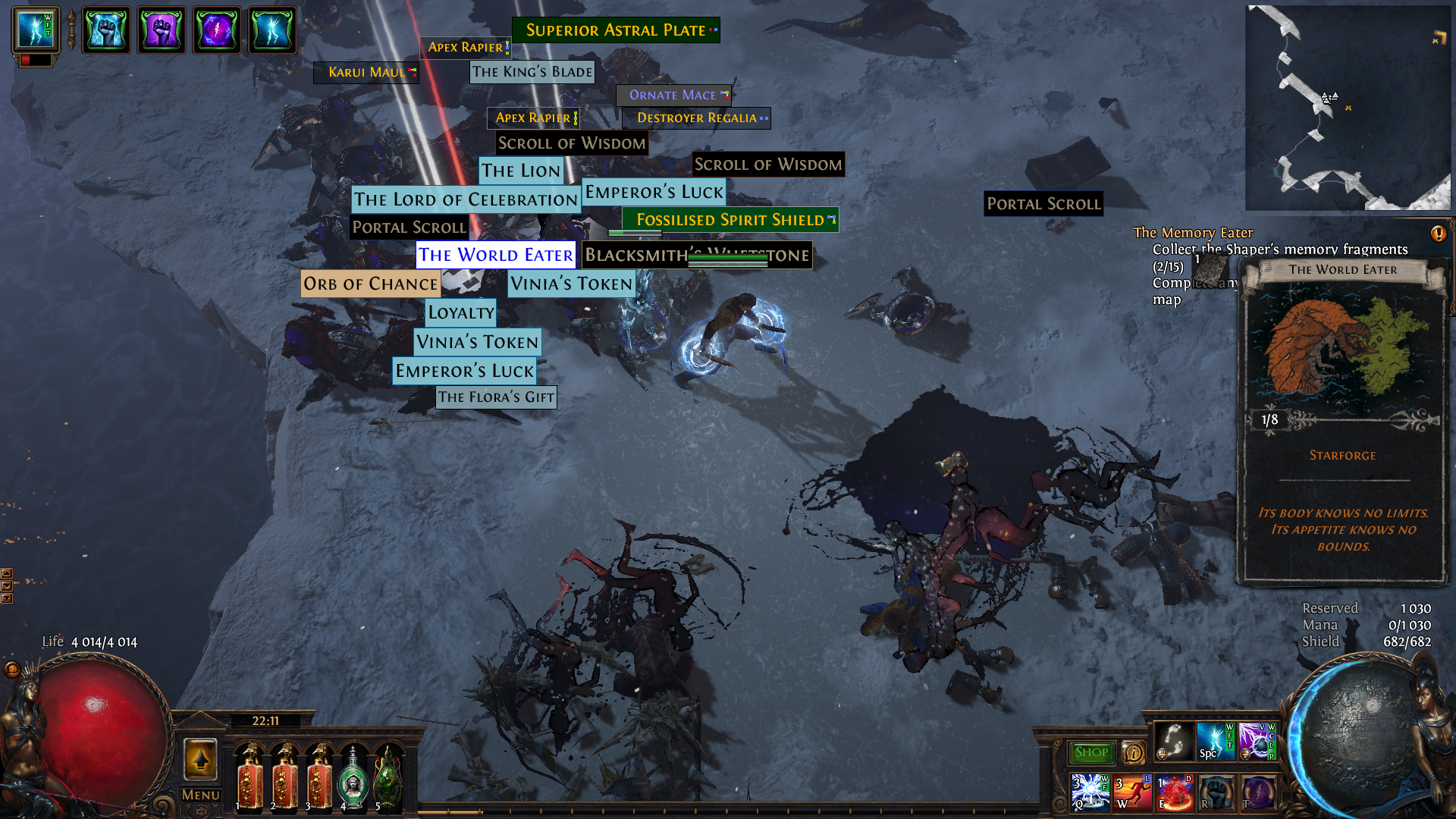The width and height of the screenshot is (1456, 819).
Task: Use the green flask in slot 5
Action: coord(388,779)
